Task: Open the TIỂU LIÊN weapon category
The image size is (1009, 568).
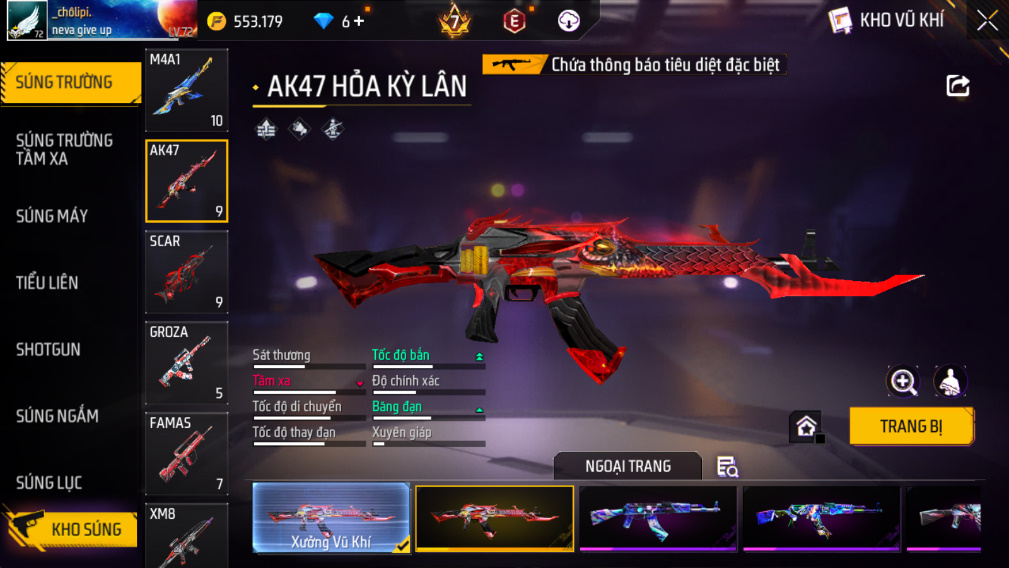Action: tap(47, 283)
